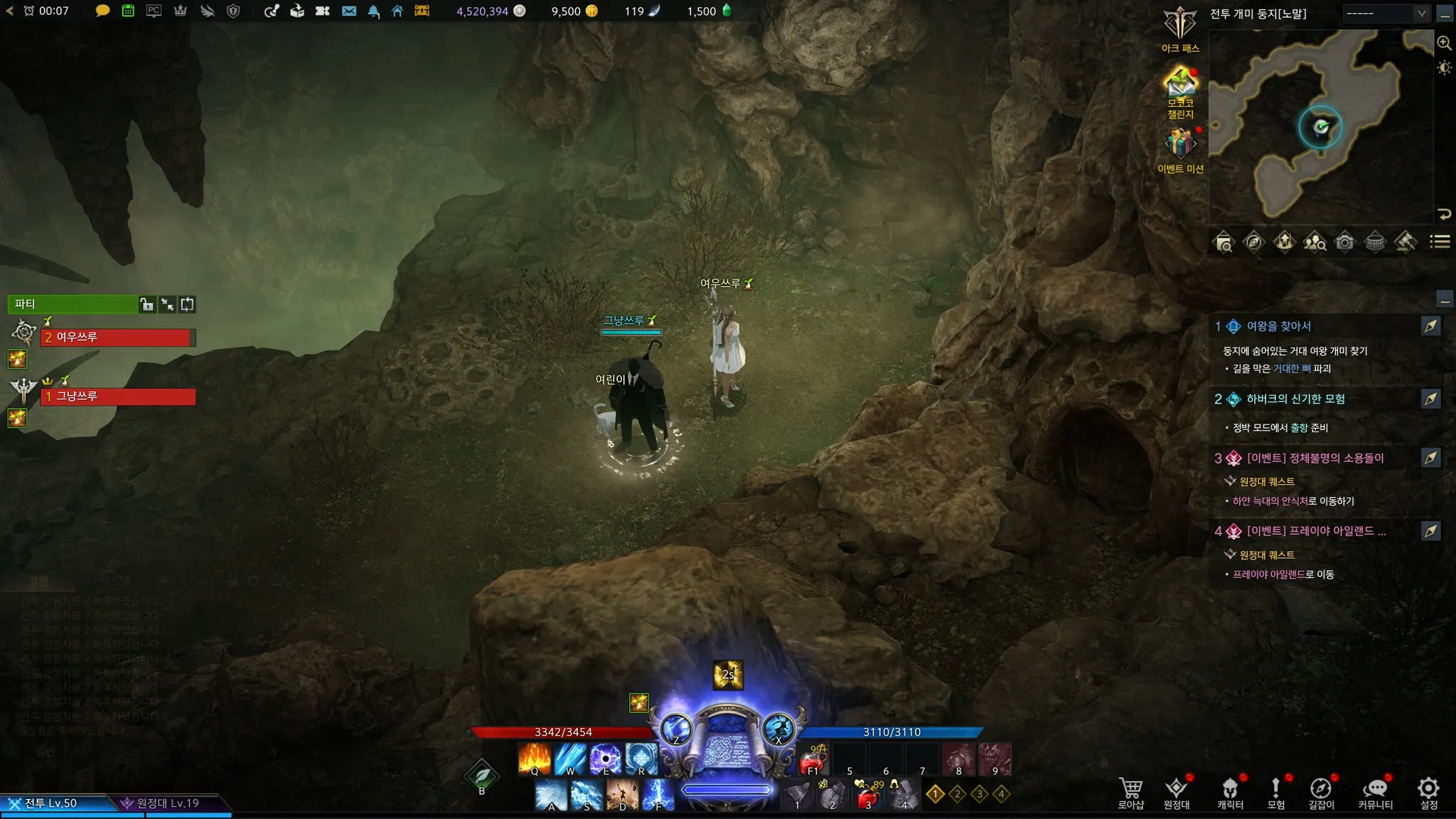Open the mail envelope icon

349,11
